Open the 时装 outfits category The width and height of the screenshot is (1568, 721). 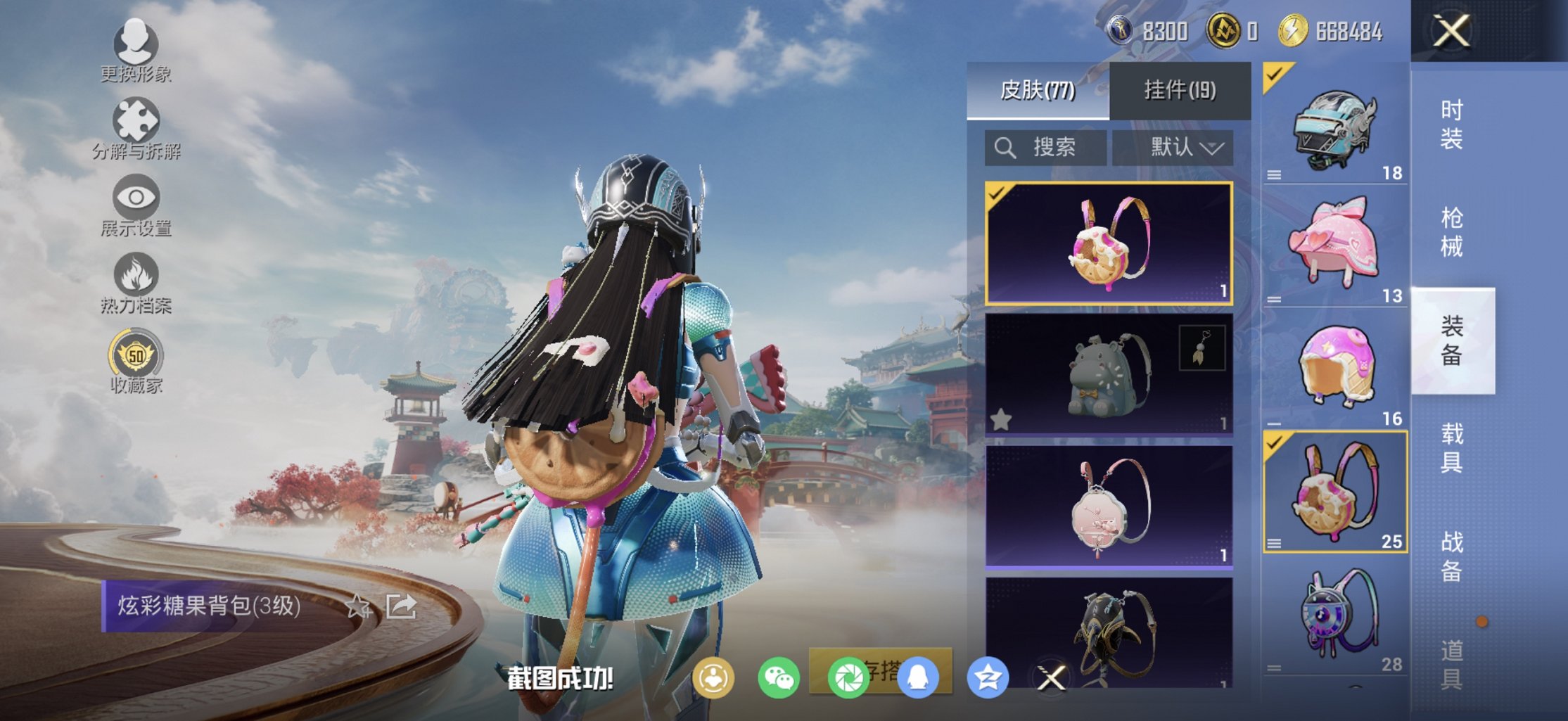[1451, 125]
